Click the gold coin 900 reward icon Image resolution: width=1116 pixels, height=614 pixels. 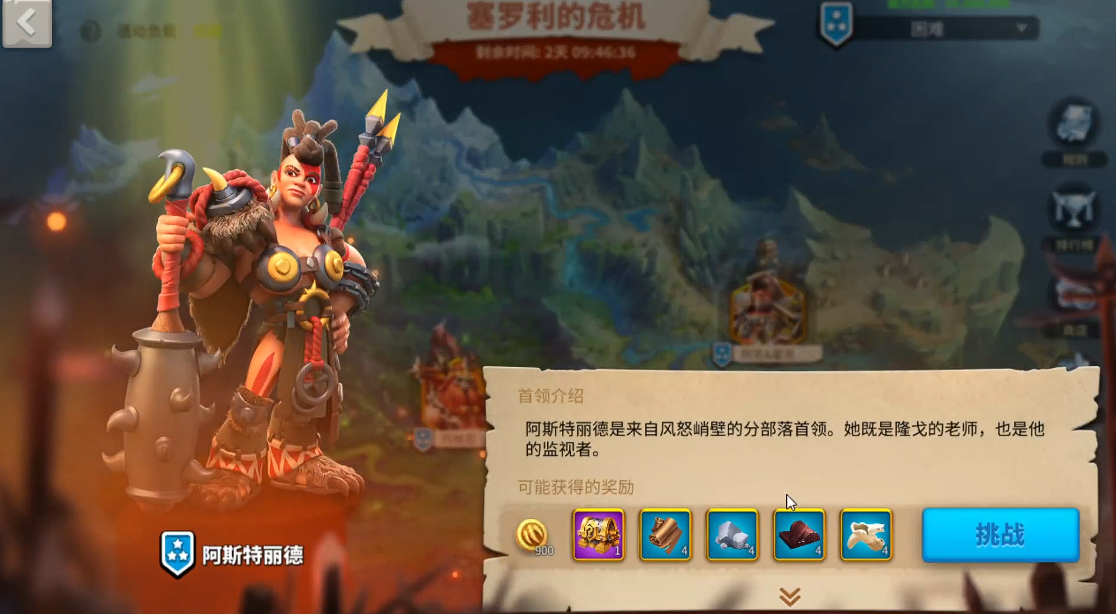[x=534, y=535]
